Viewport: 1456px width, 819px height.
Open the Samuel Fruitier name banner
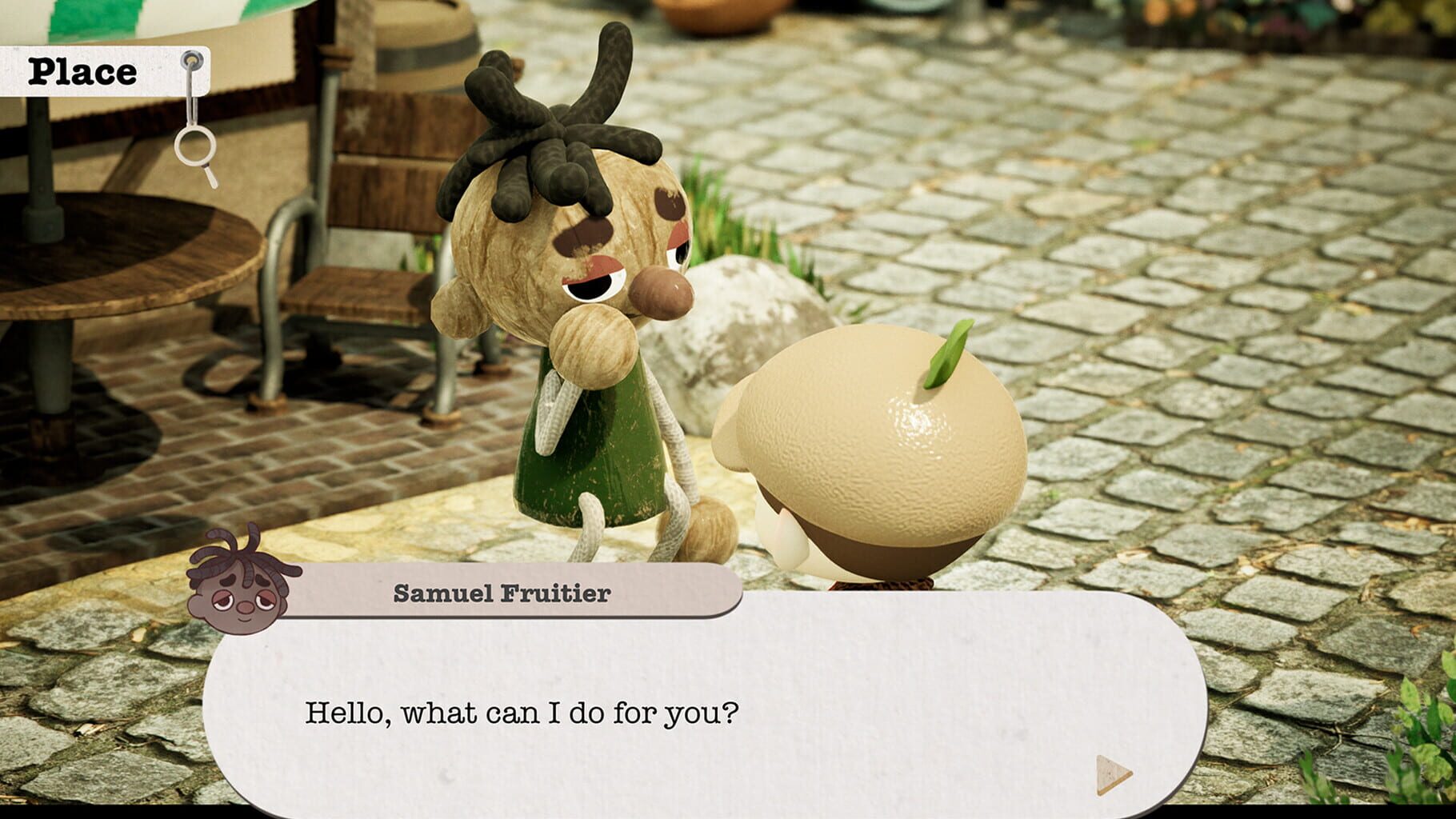pyautogui.click(x=504, y=593)
